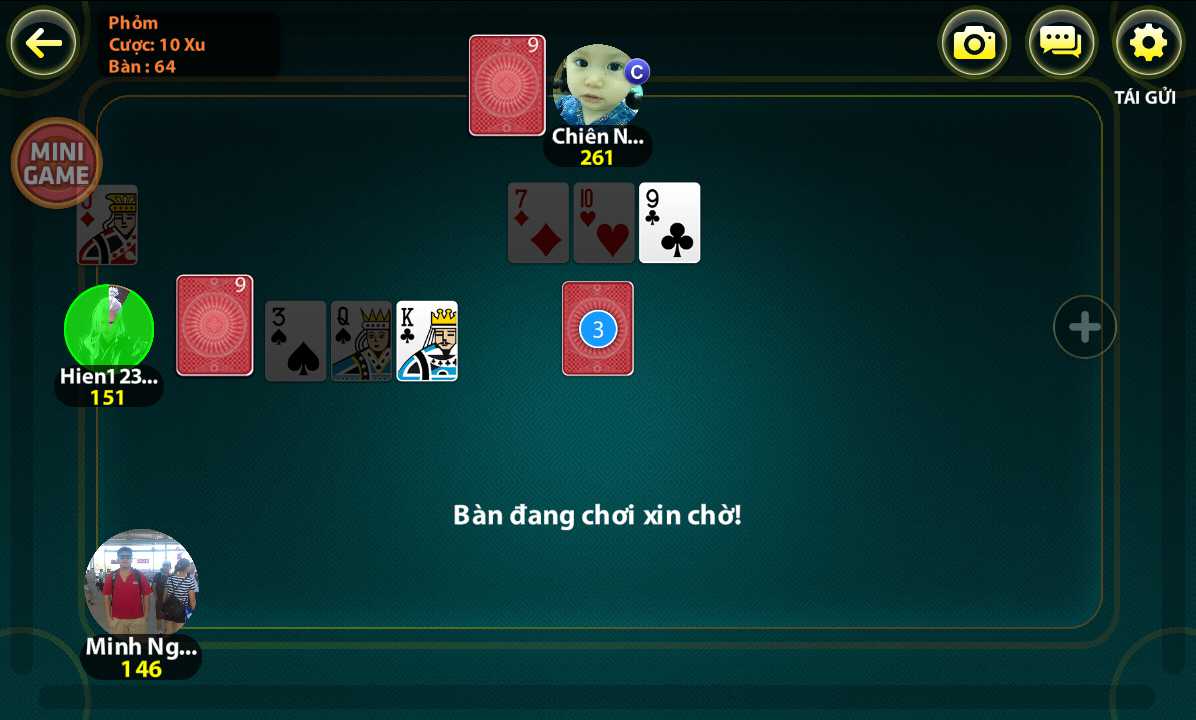View Hien123... player avatar
The image size is (1196, 720).
coord(109,328)
